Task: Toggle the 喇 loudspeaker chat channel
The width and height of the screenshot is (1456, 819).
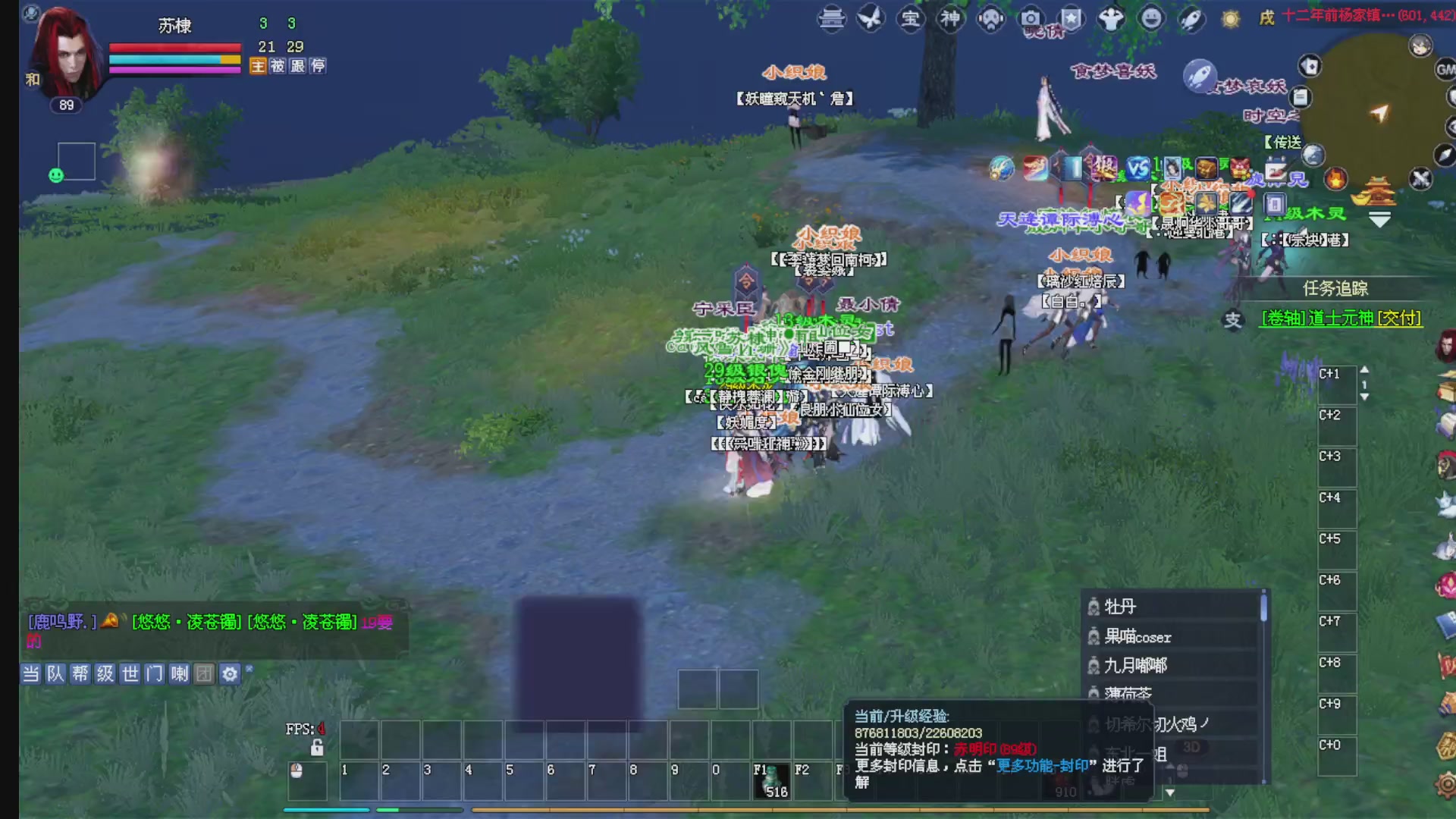Action: click(179, 674)
